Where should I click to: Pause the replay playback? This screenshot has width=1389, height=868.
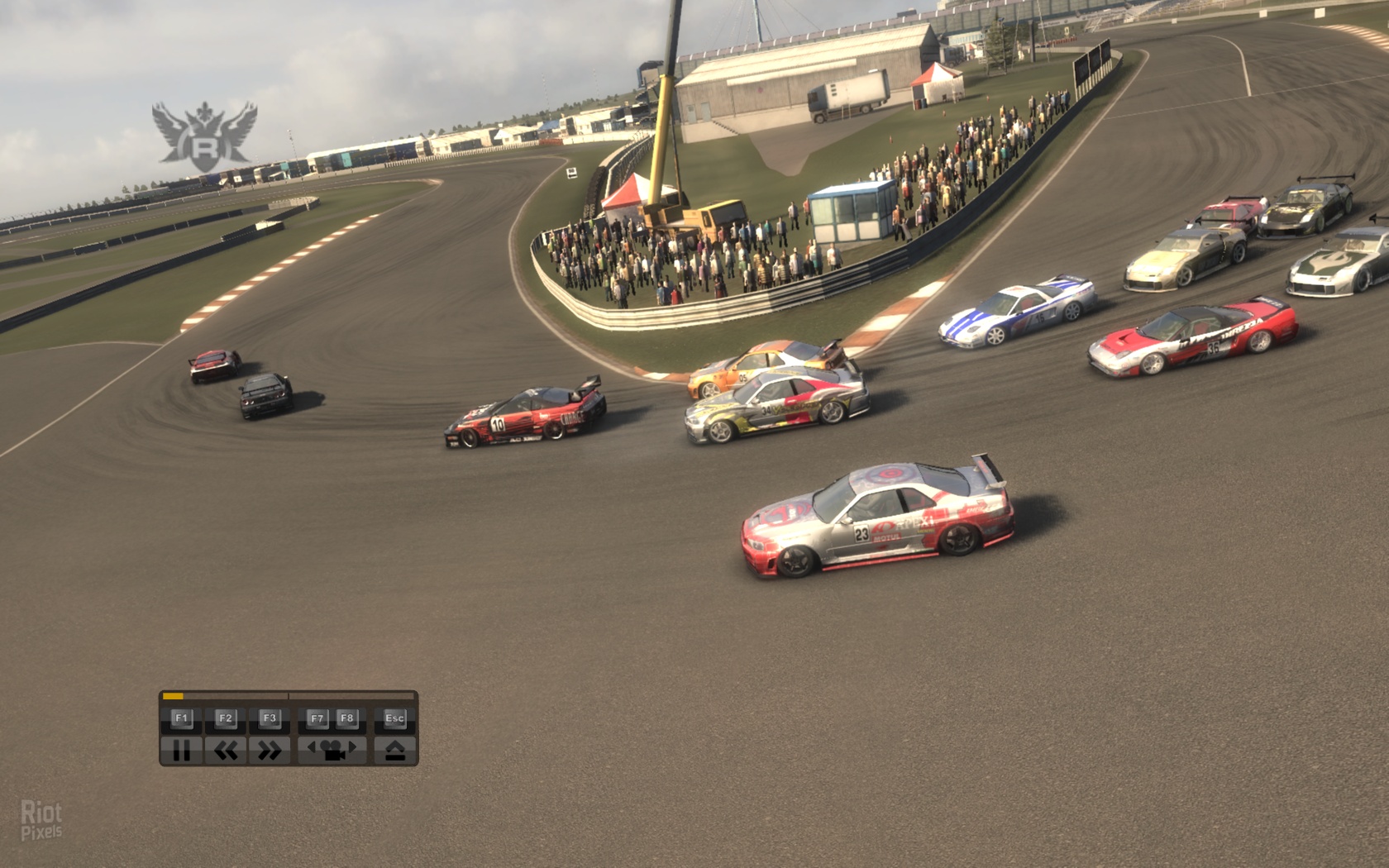[x=181, y=750]
